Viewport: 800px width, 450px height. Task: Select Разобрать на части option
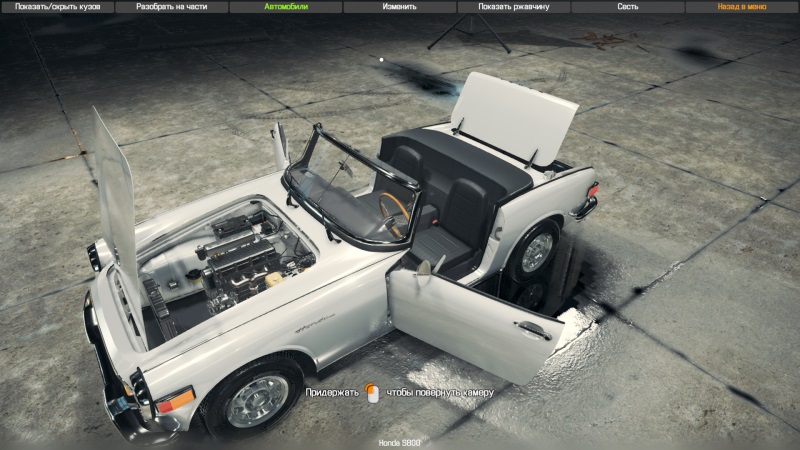click(x=171, y=6)
